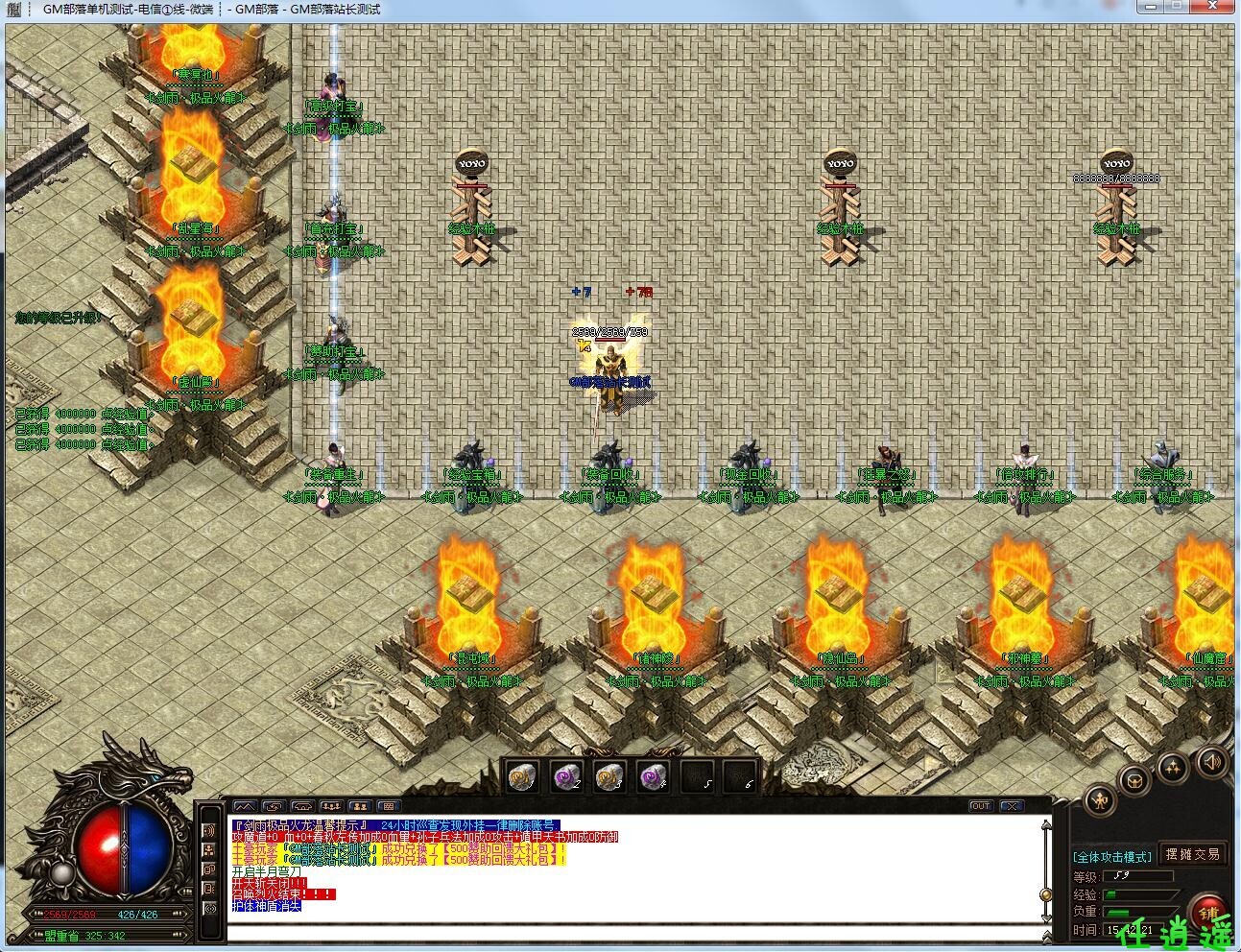The height and width of the screenshot is (952, 1241).
Task: Click the loudspeaker icon beside the chat box
Action: click(209, 831)
